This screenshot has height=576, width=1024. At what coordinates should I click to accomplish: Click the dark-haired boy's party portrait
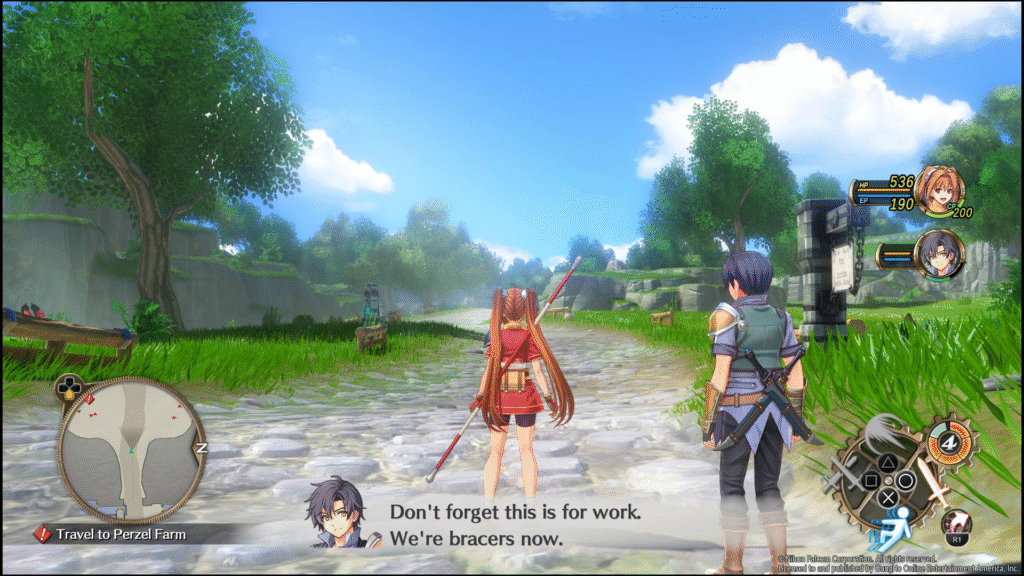[939, 253]
